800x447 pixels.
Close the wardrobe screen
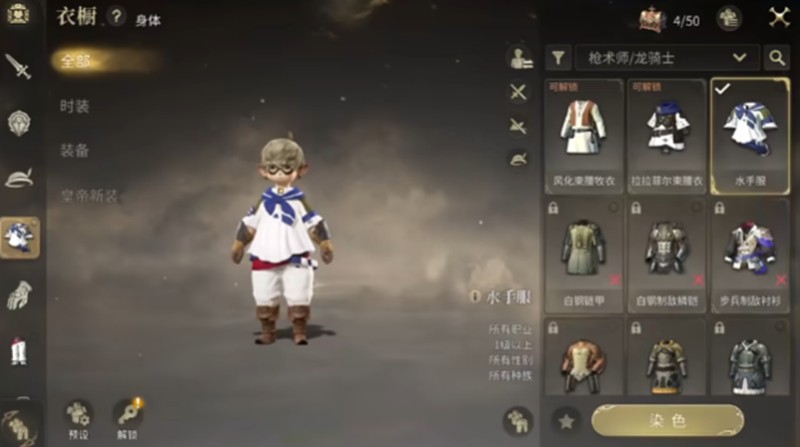pos(779,17)
